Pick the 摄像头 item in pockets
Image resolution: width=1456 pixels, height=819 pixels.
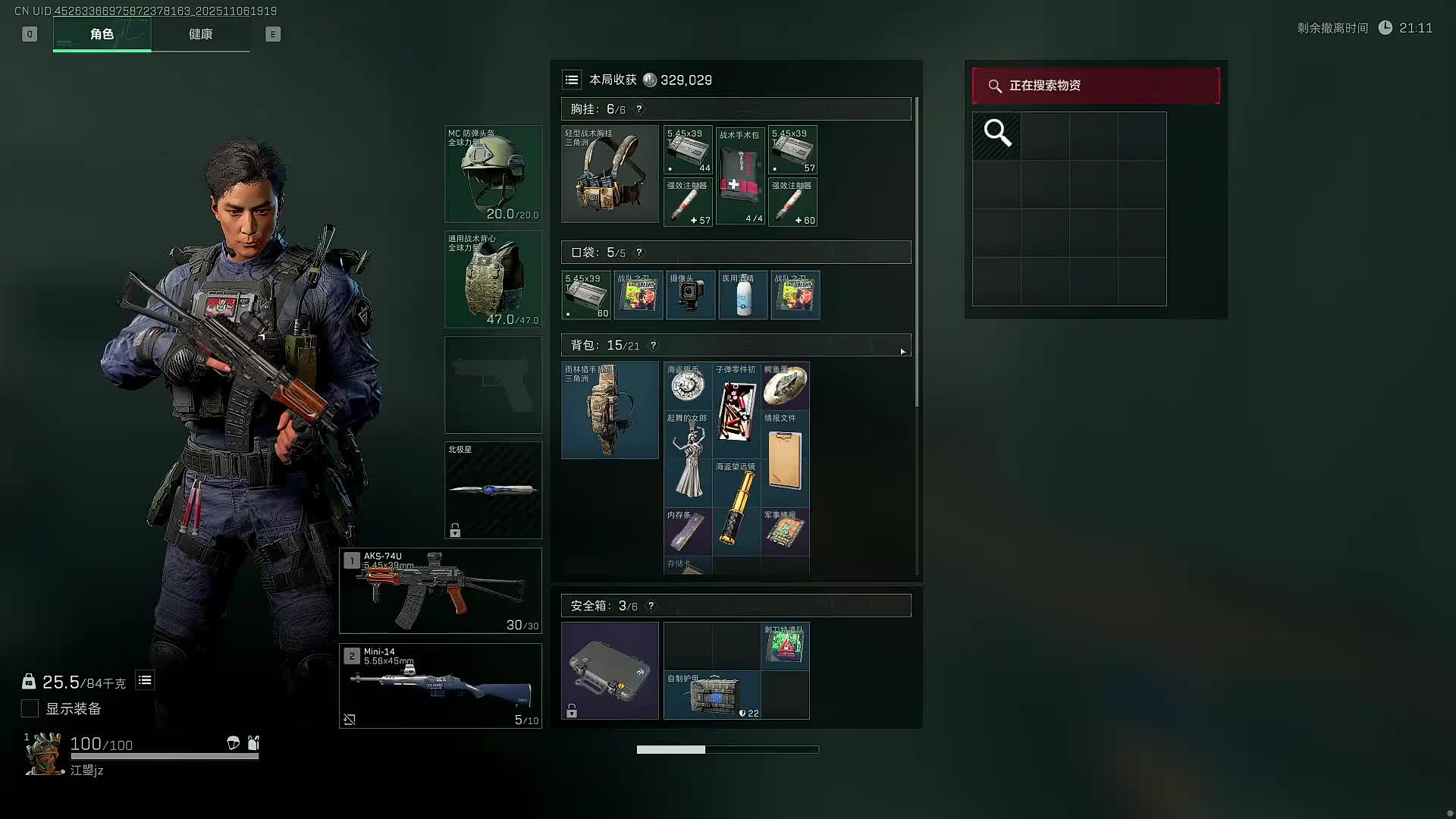(690, 295)
